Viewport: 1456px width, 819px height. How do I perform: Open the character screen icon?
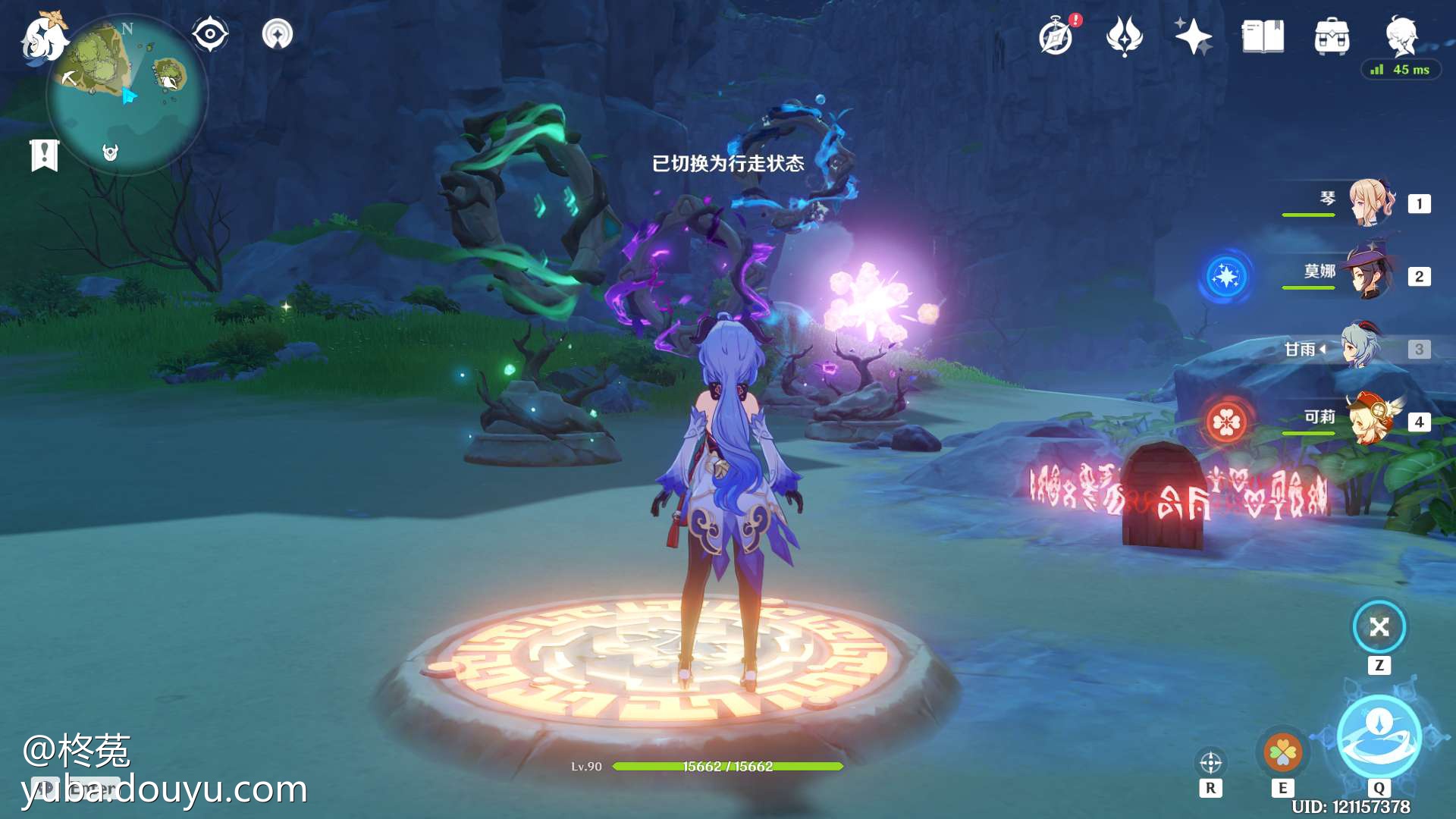pyautogui.click(x=1401, y=35)
